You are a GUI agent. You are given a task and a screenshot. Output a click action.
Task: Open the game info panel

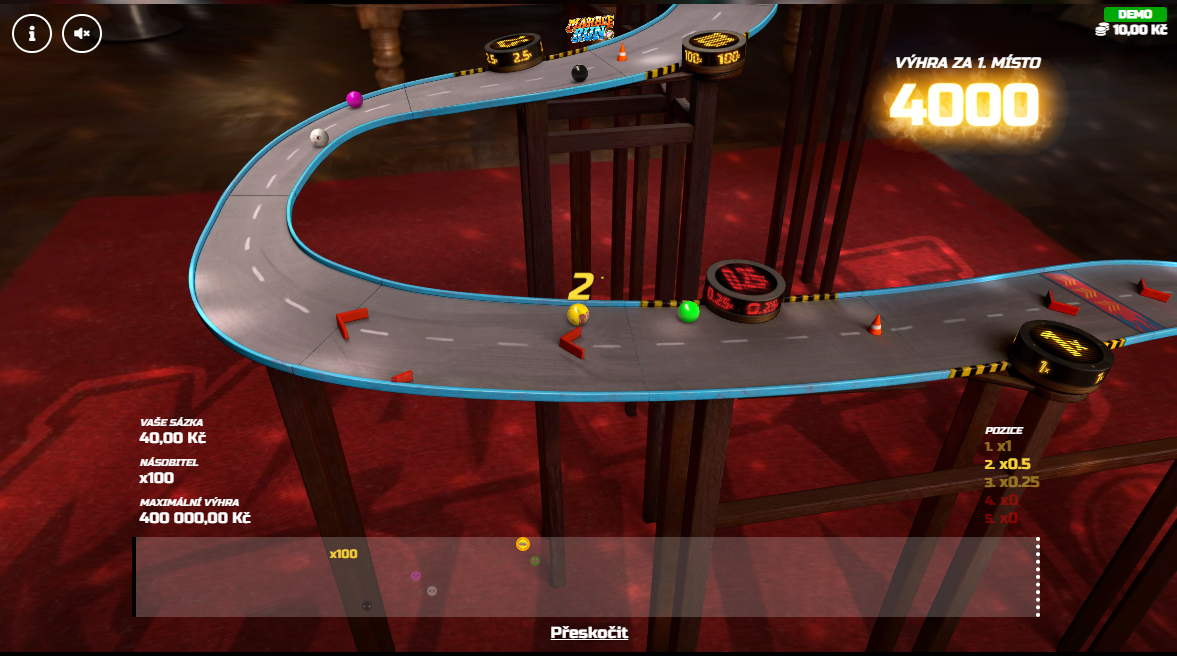[x=32, y=33]
